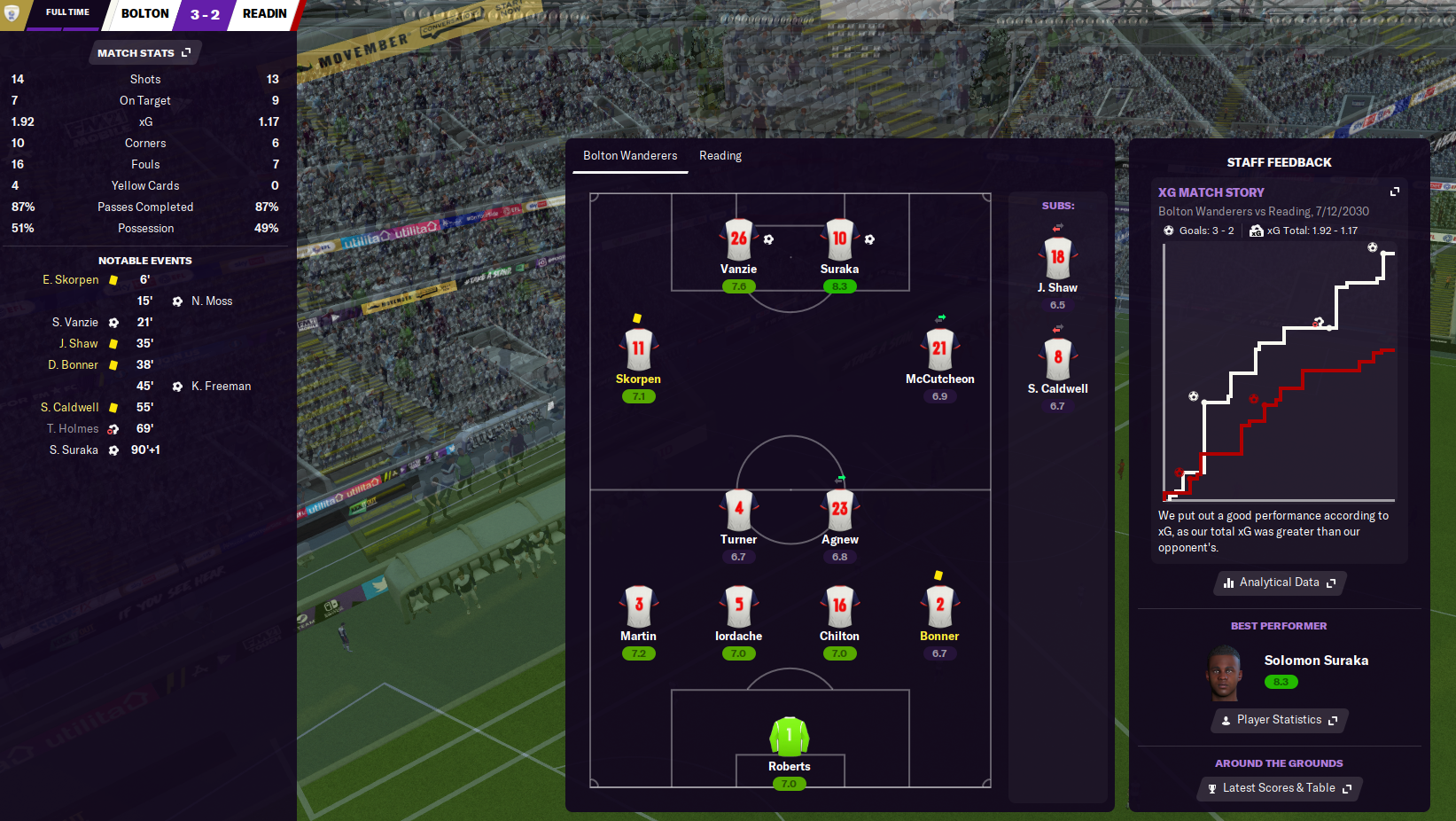Viewport: 1456px width, 821px height.
Task: Choose goalkeeper Roberts on the pitch
Action: pos(789,737)
